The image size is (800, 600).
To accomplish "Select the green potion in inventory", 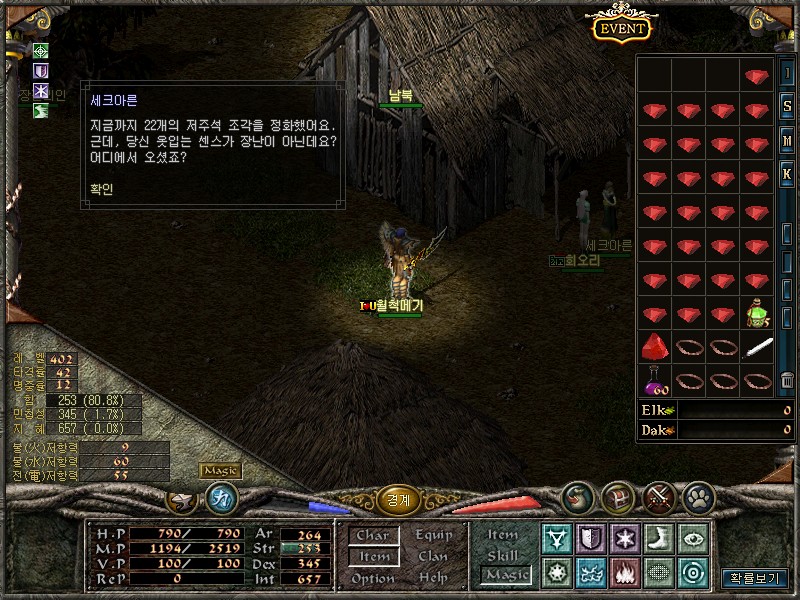I will pyautogui.click(x=757, y=313).
